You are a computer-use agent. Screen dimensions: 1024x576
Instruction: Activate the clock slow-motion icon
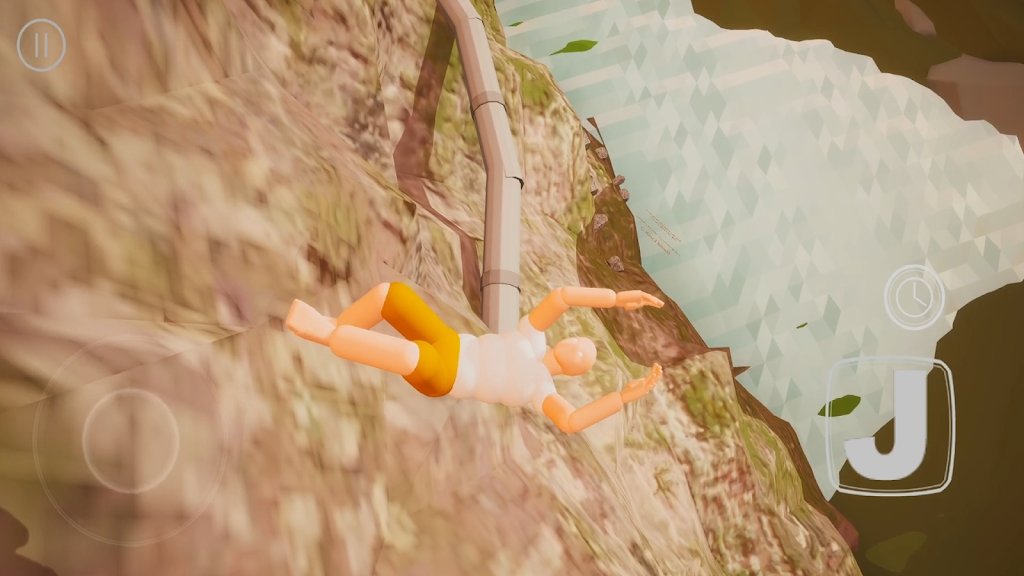pyautogui.click(x=914, y=296)
